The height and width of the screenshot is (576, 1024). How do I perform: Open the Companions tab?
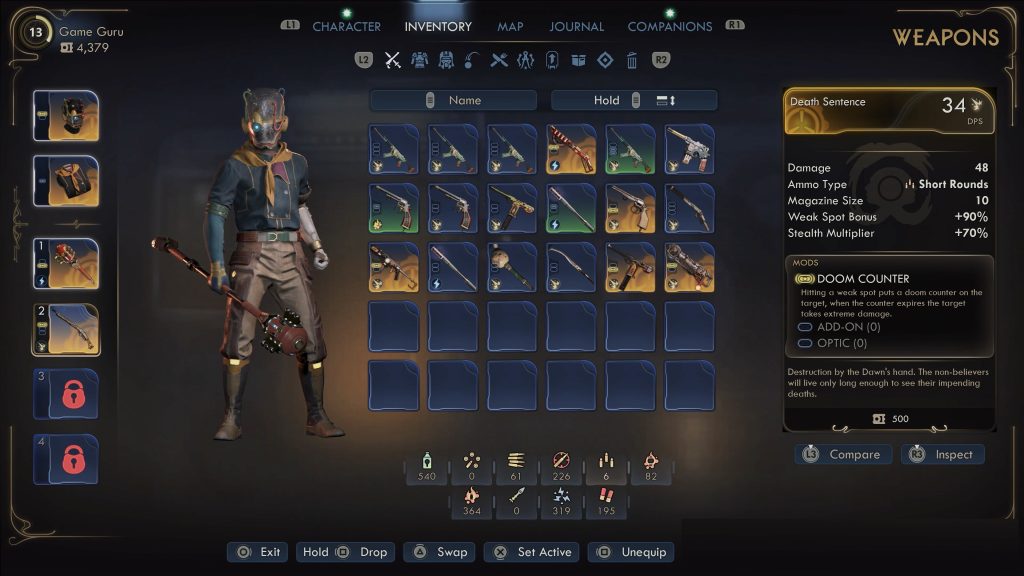coord(669,27)
